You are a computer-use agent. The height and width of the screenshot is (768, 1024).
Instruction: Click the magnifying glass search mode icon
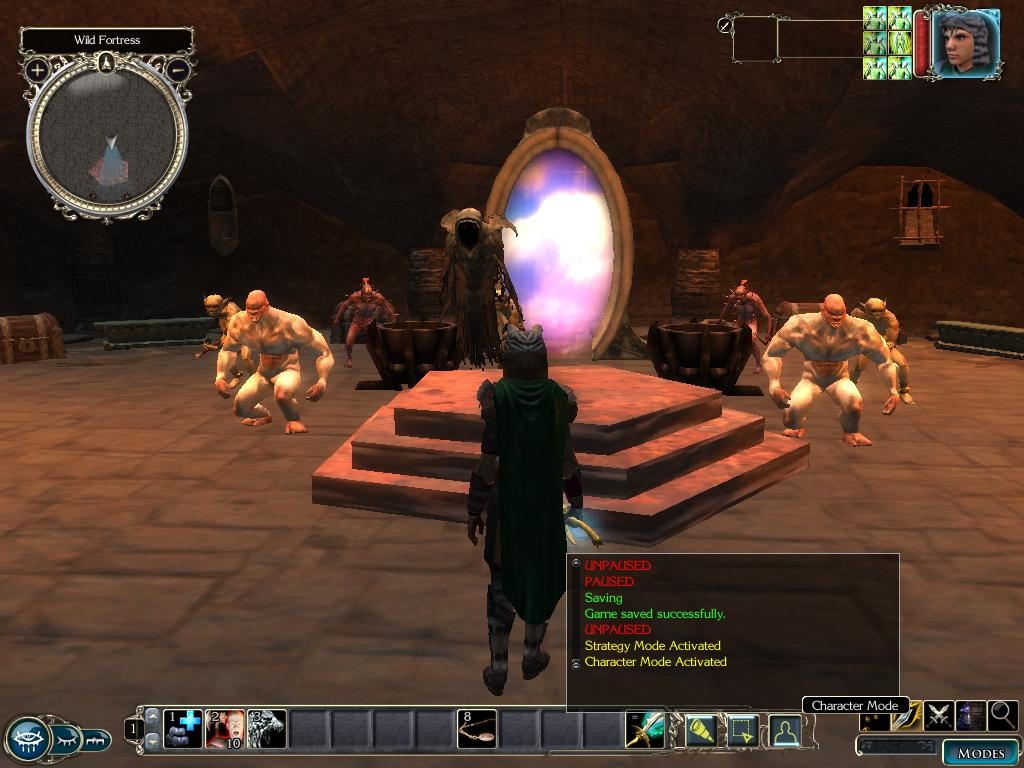click(x=1002, y=715)
